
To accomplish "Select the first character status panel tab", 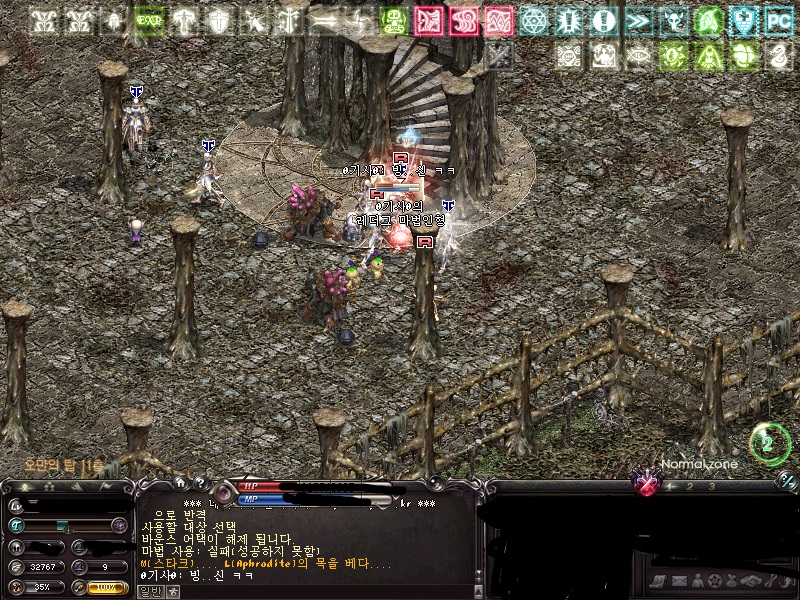I will tap(23, 486).
